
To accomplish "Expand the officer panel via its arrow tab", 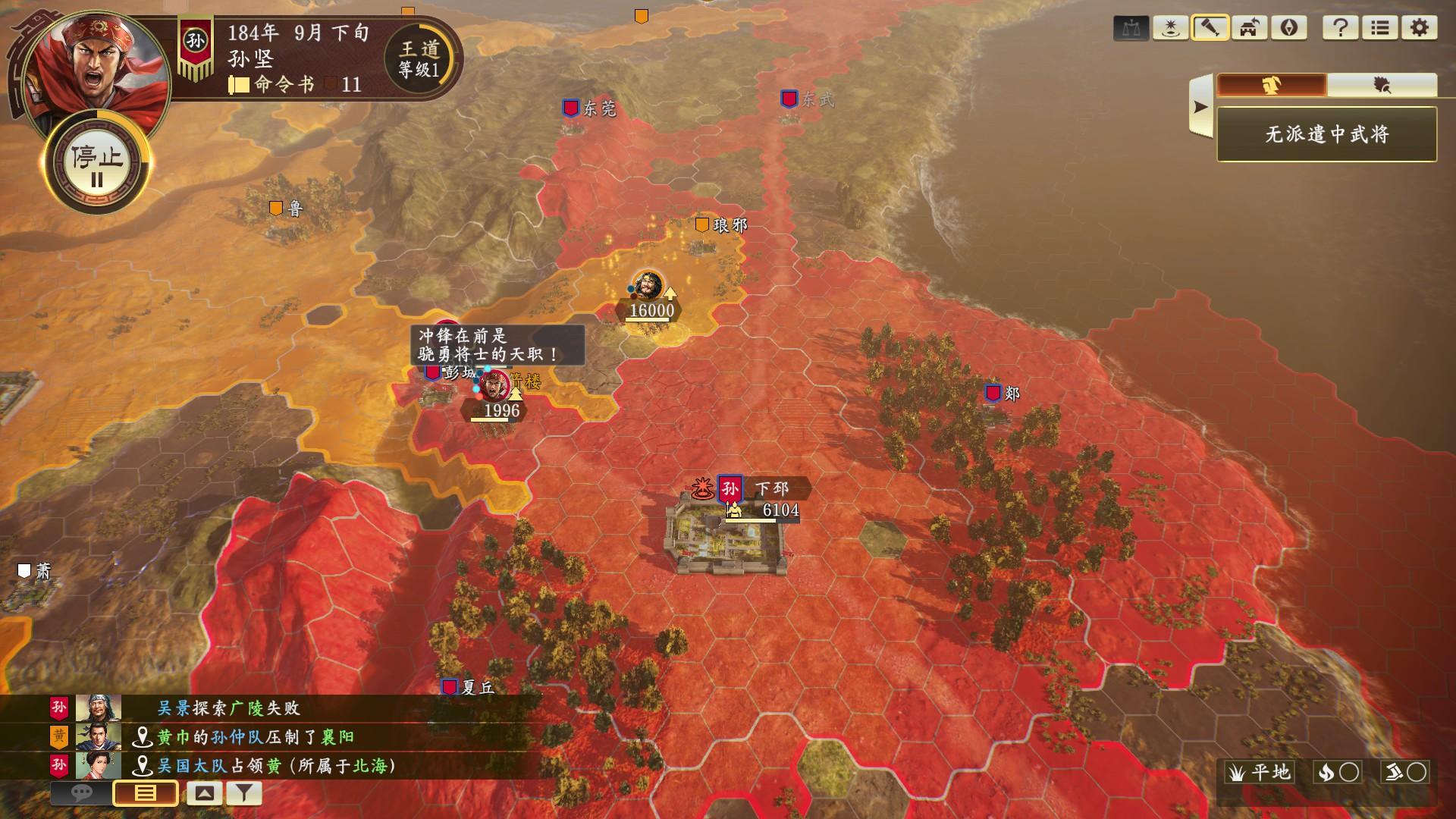I will 1200,106.
